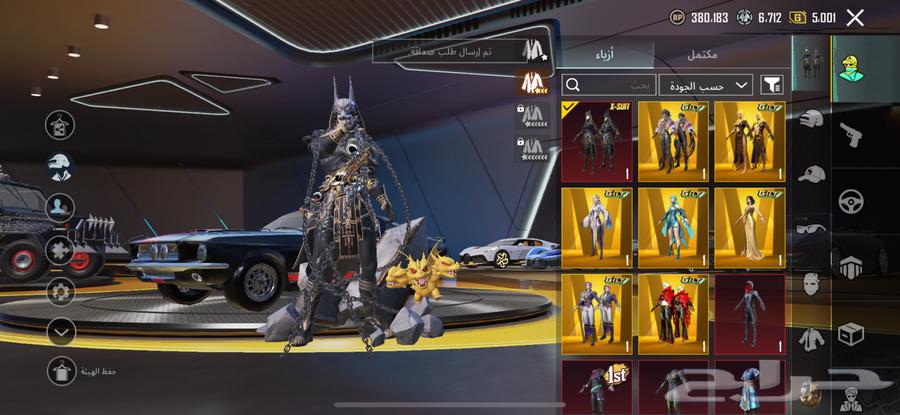Open the pistol weapons category
The image size is (900, 415).
(x=852, y=134)
